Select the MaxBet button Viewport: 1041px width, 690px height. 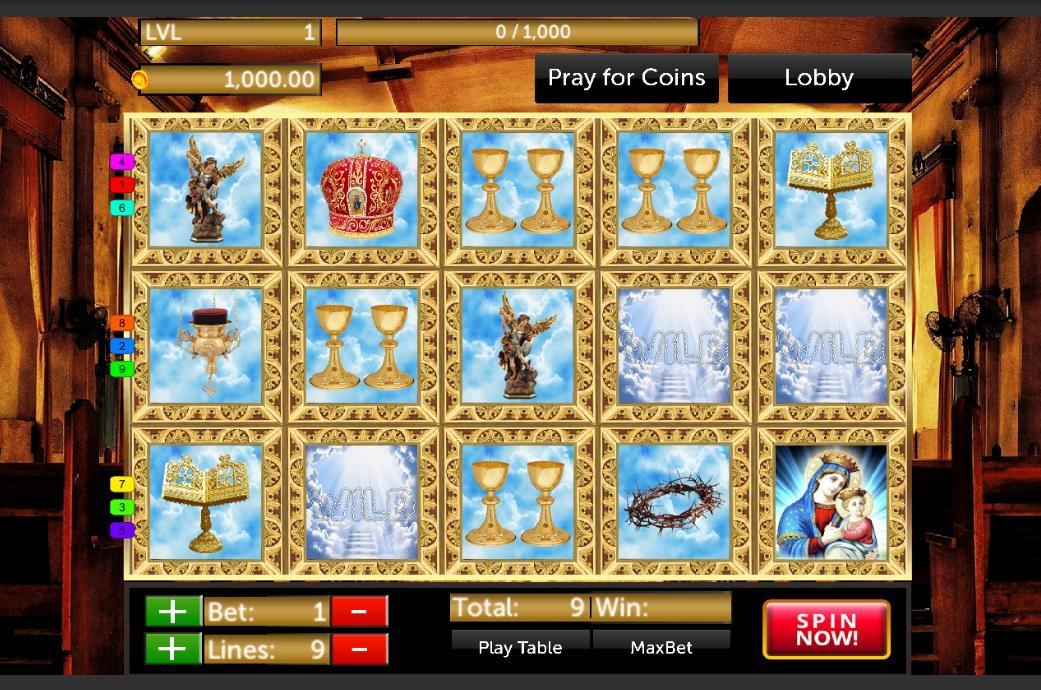pos(661,647)
